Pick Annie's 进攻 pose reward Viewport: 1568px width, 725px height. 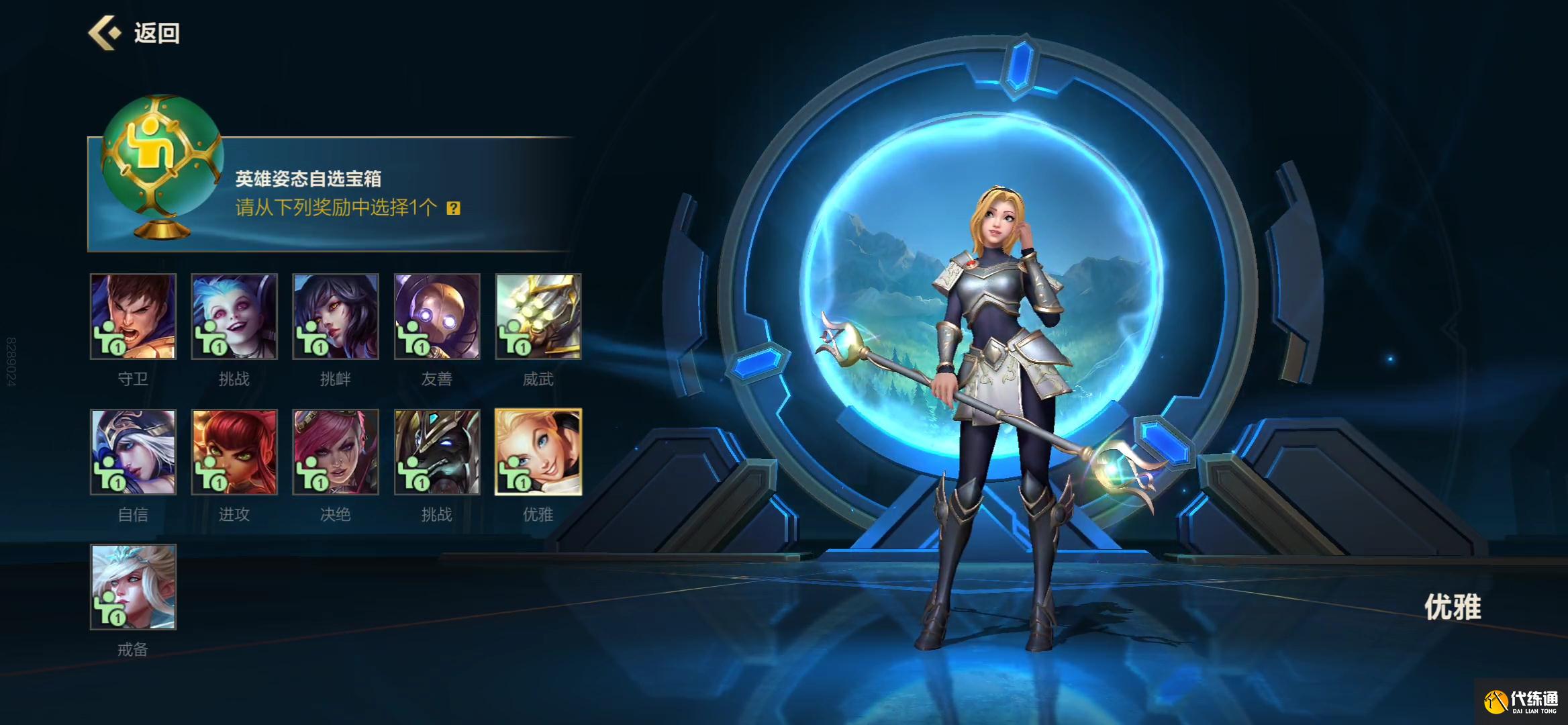pos(234,452)
